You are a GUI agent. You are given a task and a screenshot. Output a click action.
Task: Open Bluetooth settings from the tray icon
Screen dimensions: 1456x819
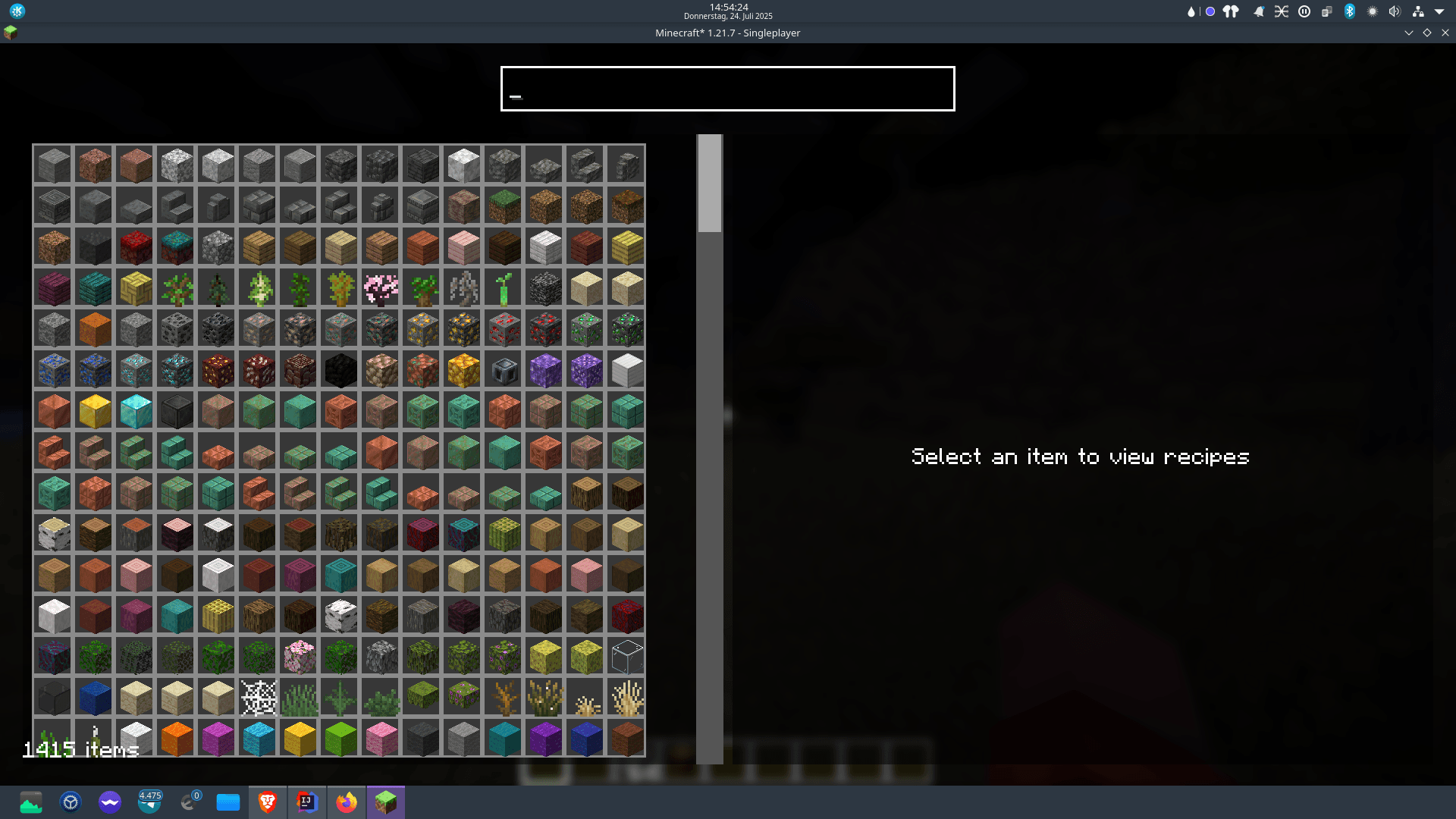[1349, 11]
